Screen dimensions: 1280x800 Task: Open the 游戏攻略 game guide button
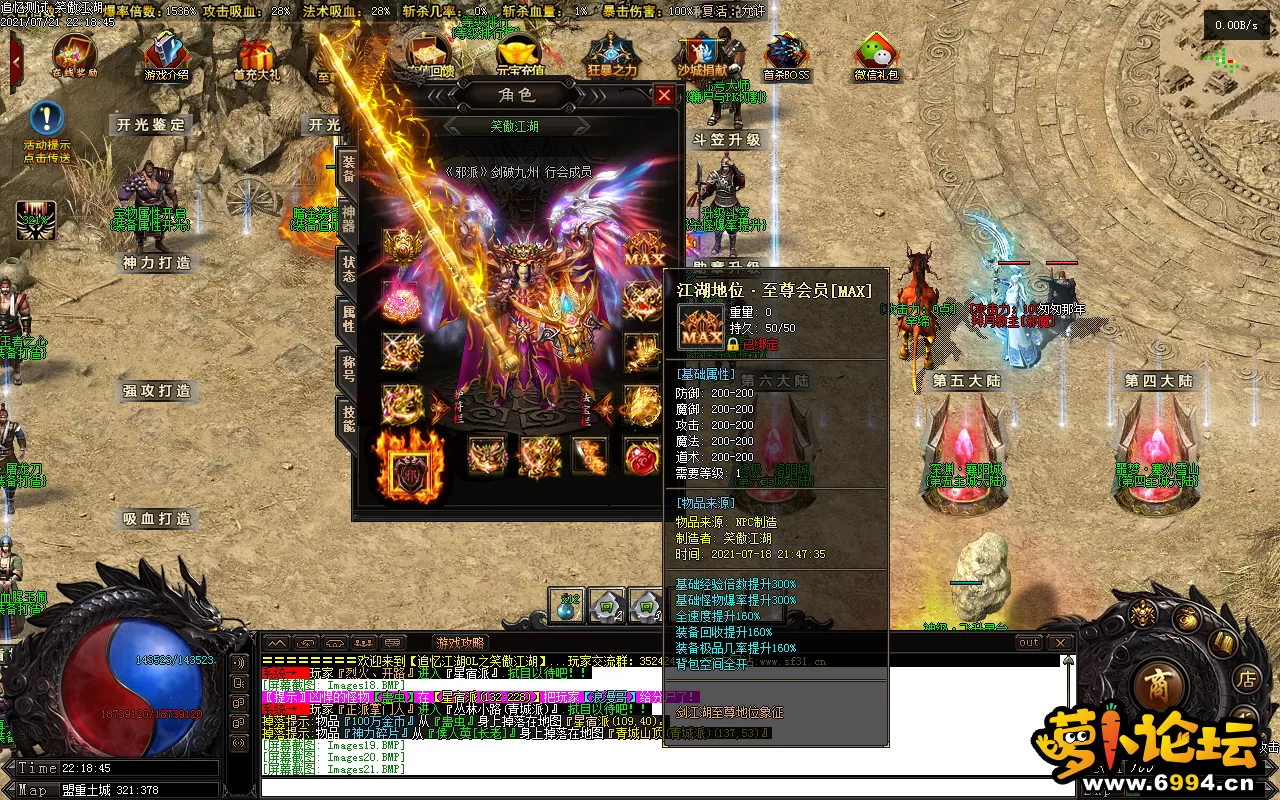[x=460, y=642]
